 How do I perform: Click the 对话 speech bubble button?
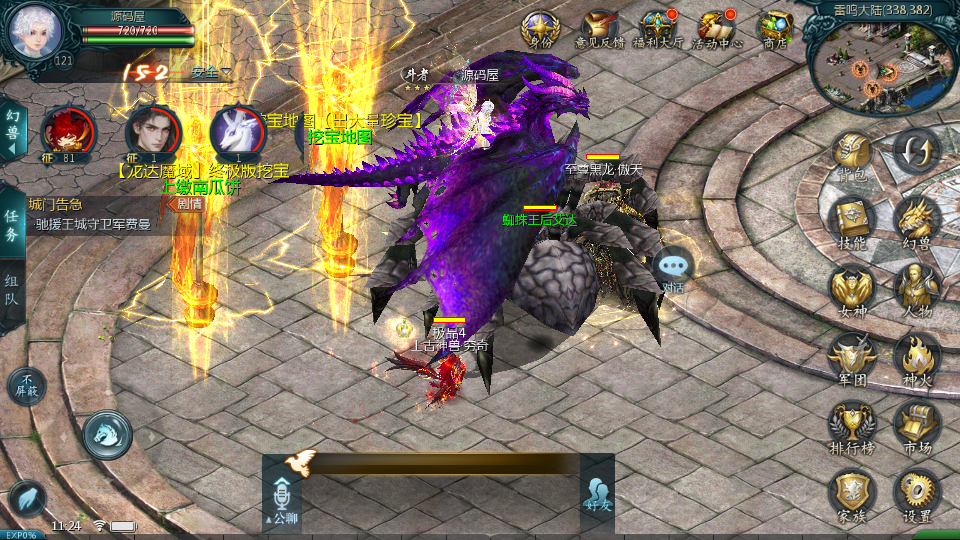coord(675,270)
